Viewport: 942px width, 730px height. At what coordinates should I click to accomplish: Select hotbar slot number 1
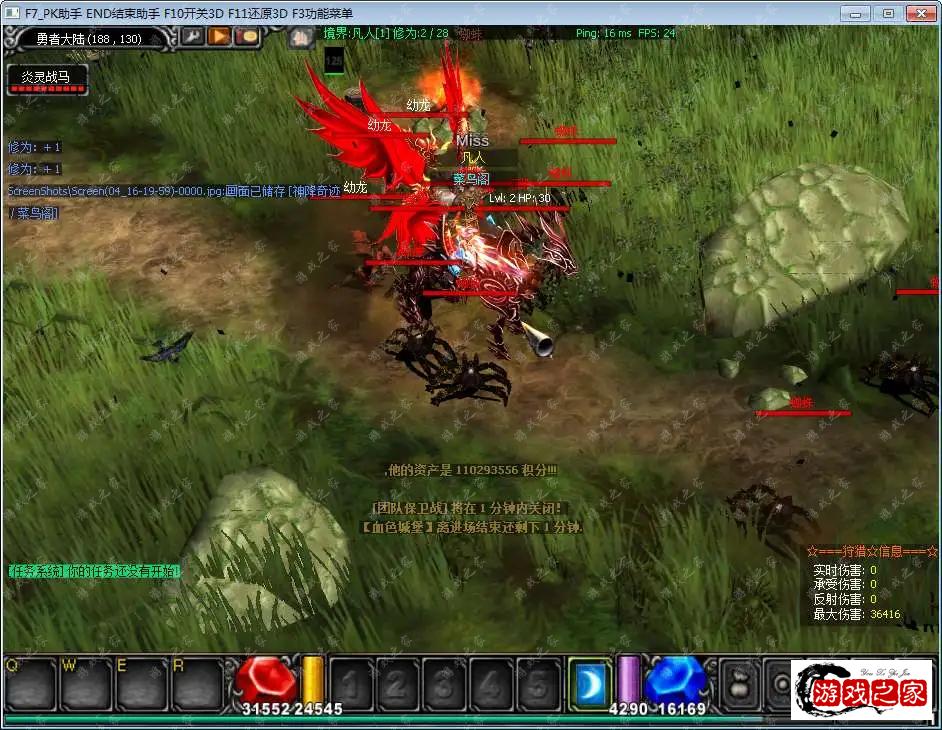(x=352, y=684)
